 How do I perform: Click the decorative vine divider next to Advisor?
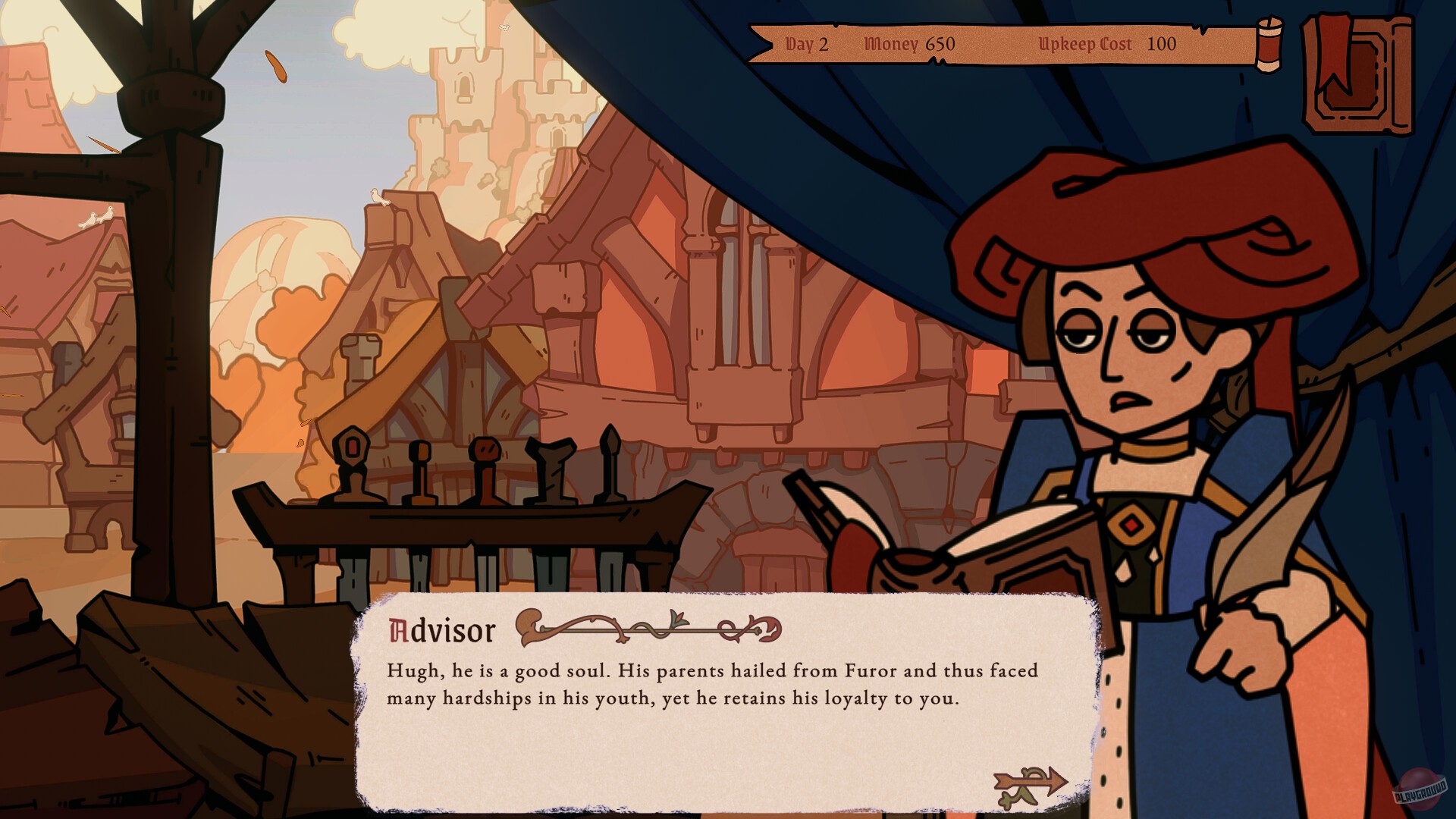point(652,628)
